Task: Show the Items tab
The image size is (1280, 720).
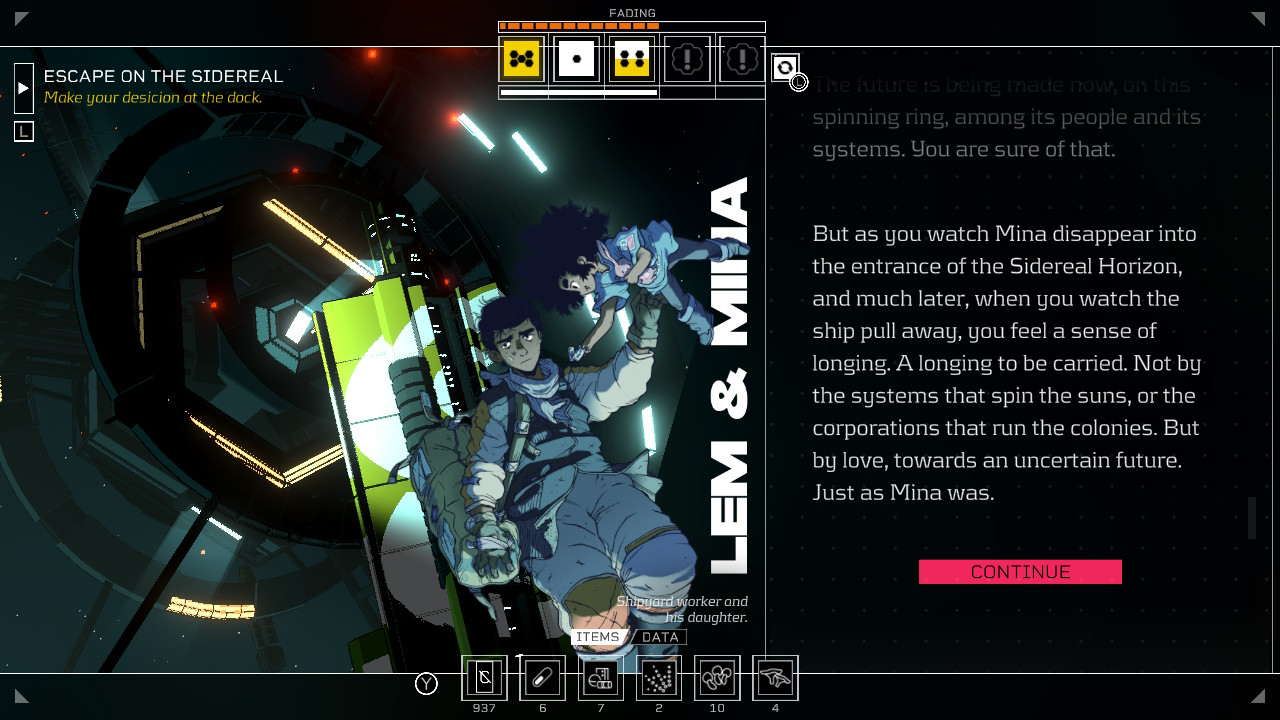Action: tap(598, 637)
